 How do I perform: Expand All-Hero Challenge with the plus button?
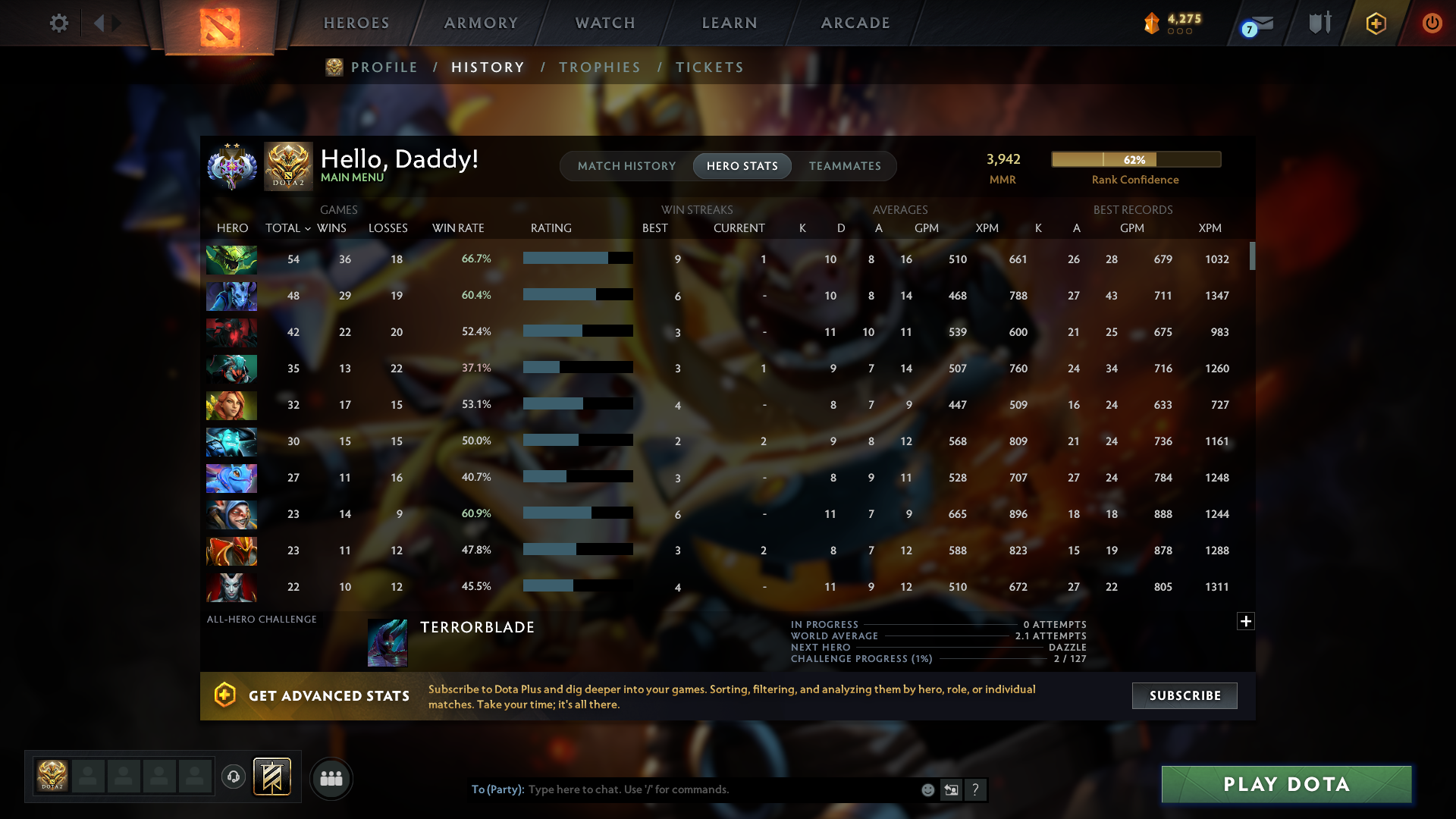click(1246, 621)
